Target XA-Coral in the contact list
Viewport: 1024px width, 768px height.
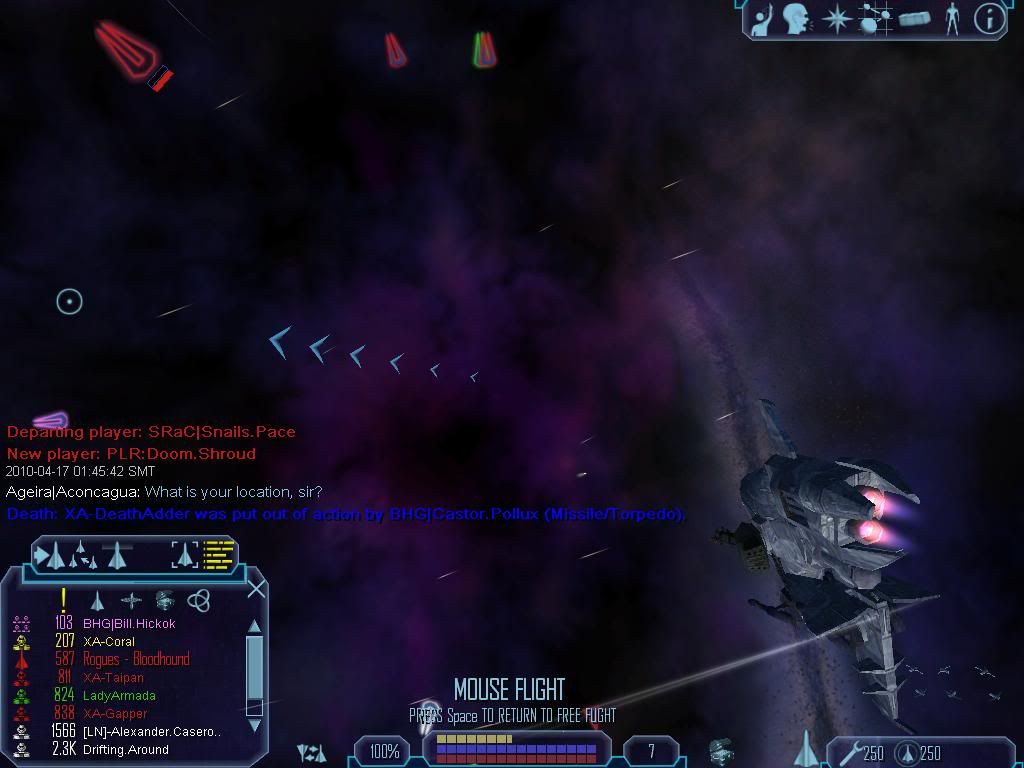click(109, 642)
